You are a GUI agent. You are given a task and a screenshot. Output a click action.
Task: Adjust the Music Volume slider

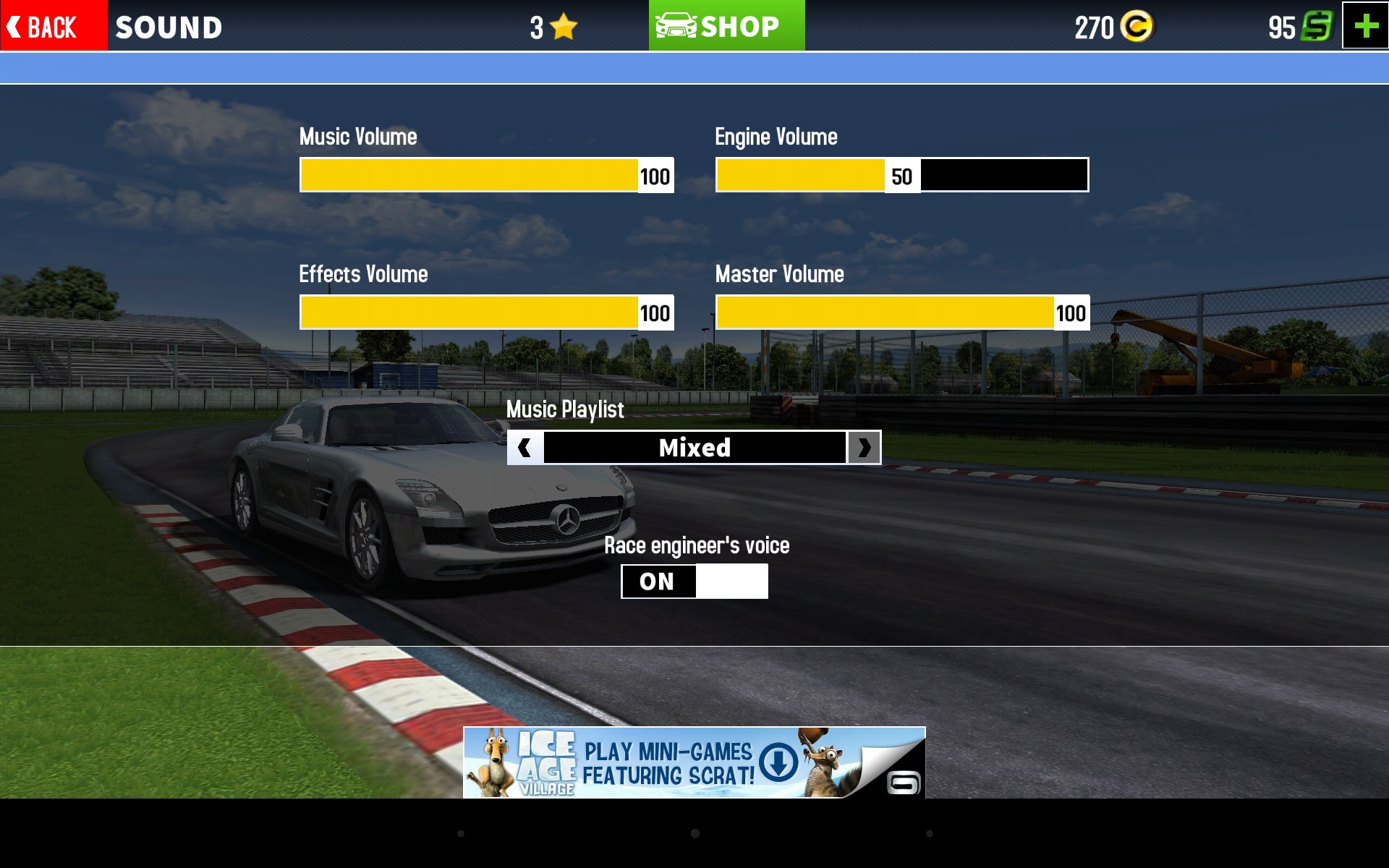[486, 175]
